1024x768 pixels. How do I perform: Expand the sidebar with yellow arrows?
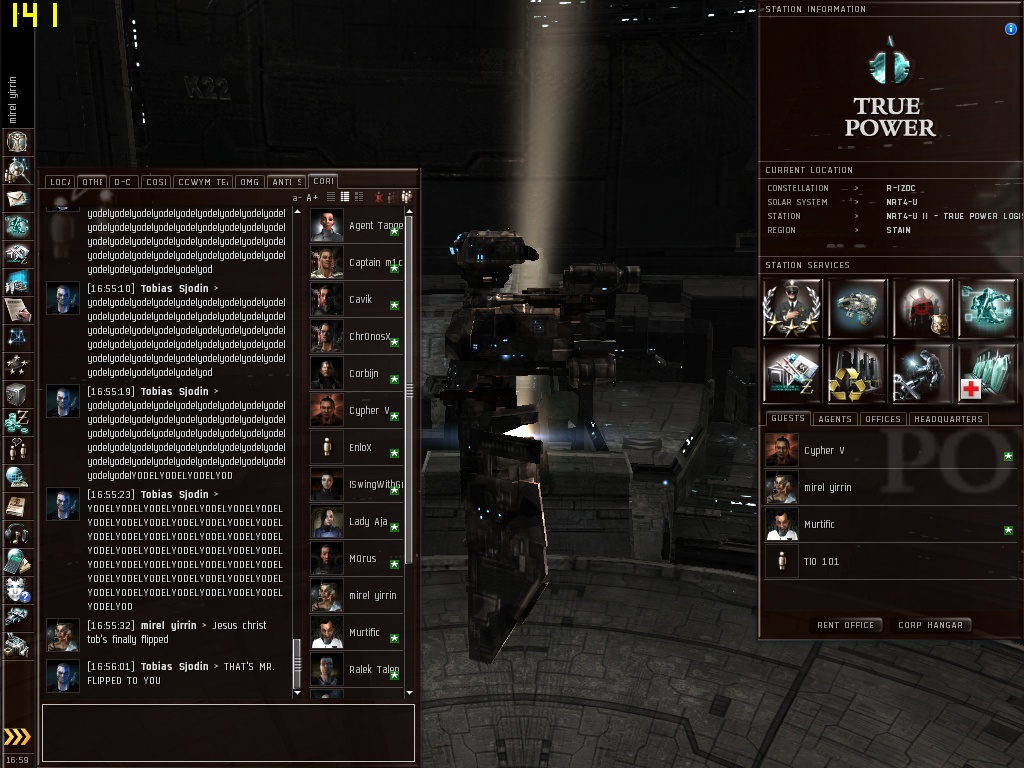(x=17, y=737)
